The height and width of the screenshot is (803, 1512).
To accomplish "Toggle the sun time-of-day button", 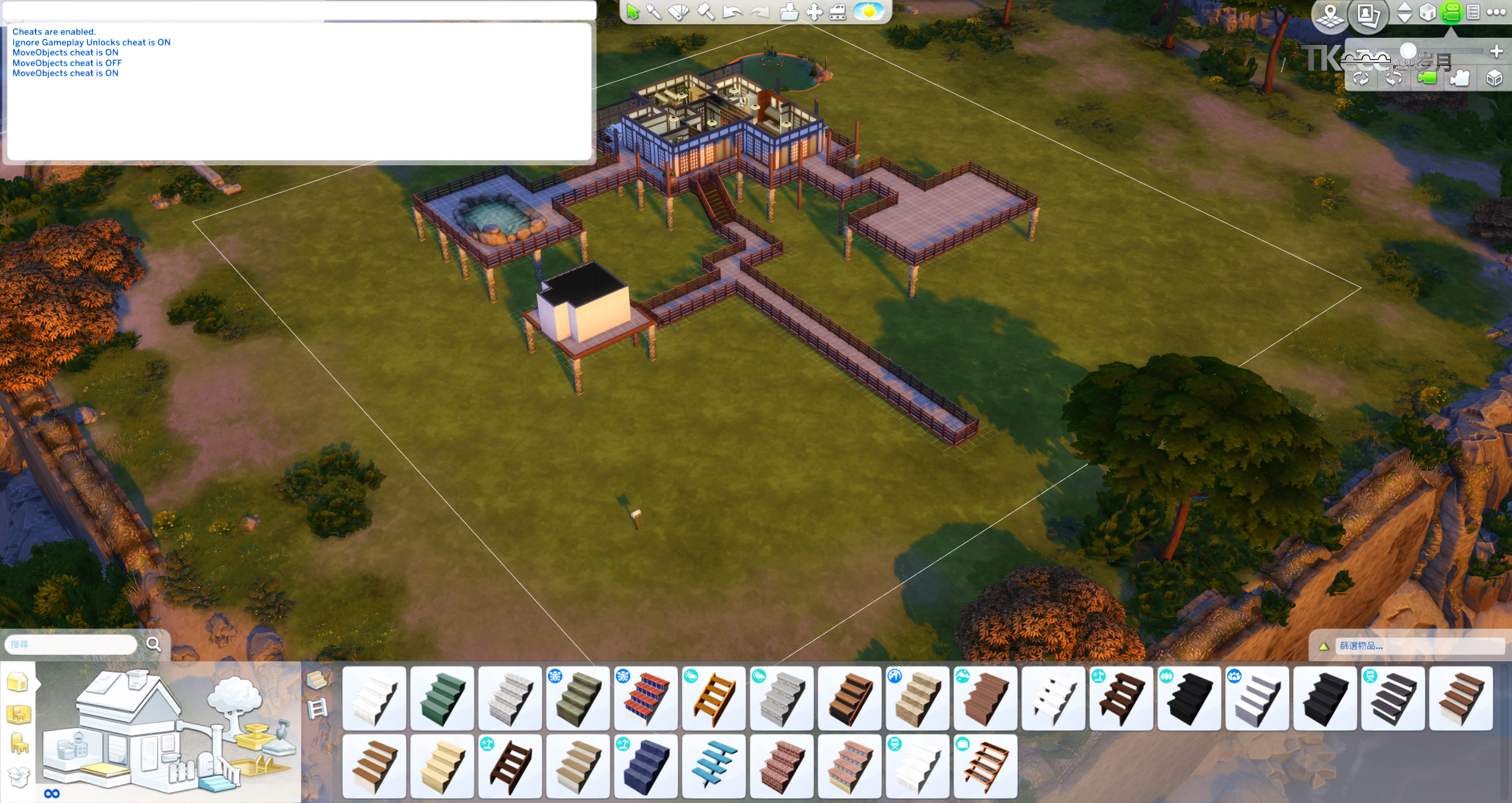I will coord(869,12).
